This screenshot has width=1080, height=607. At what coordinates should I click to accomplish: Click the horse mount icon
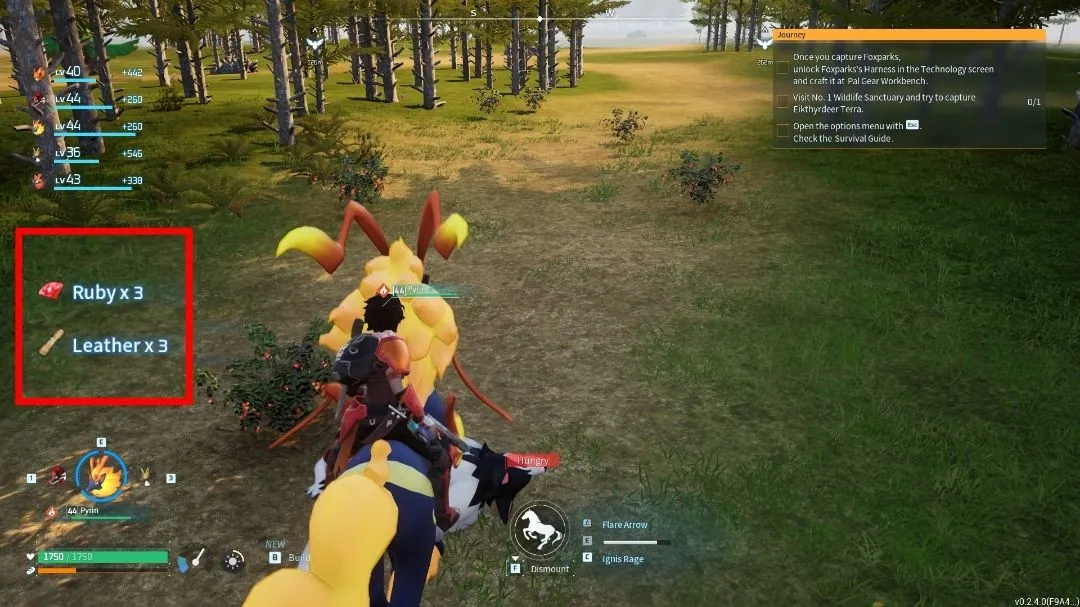coord(540,527)
